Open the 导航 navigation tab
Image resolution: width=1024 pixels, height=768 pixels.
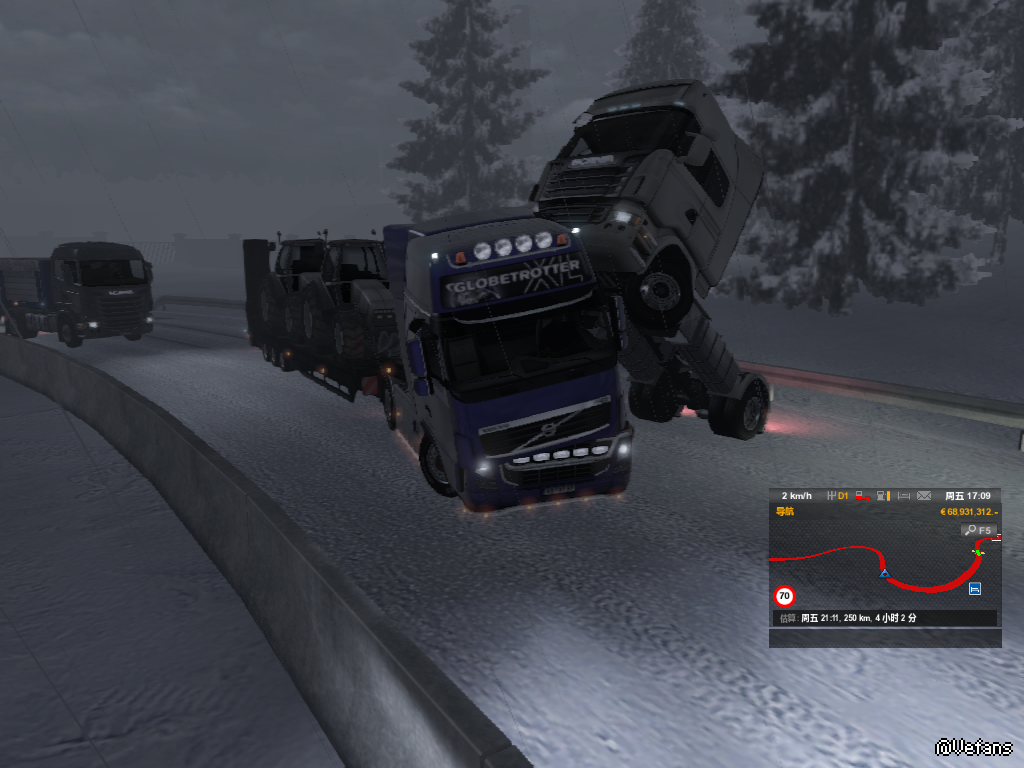(x=785, y=512)
